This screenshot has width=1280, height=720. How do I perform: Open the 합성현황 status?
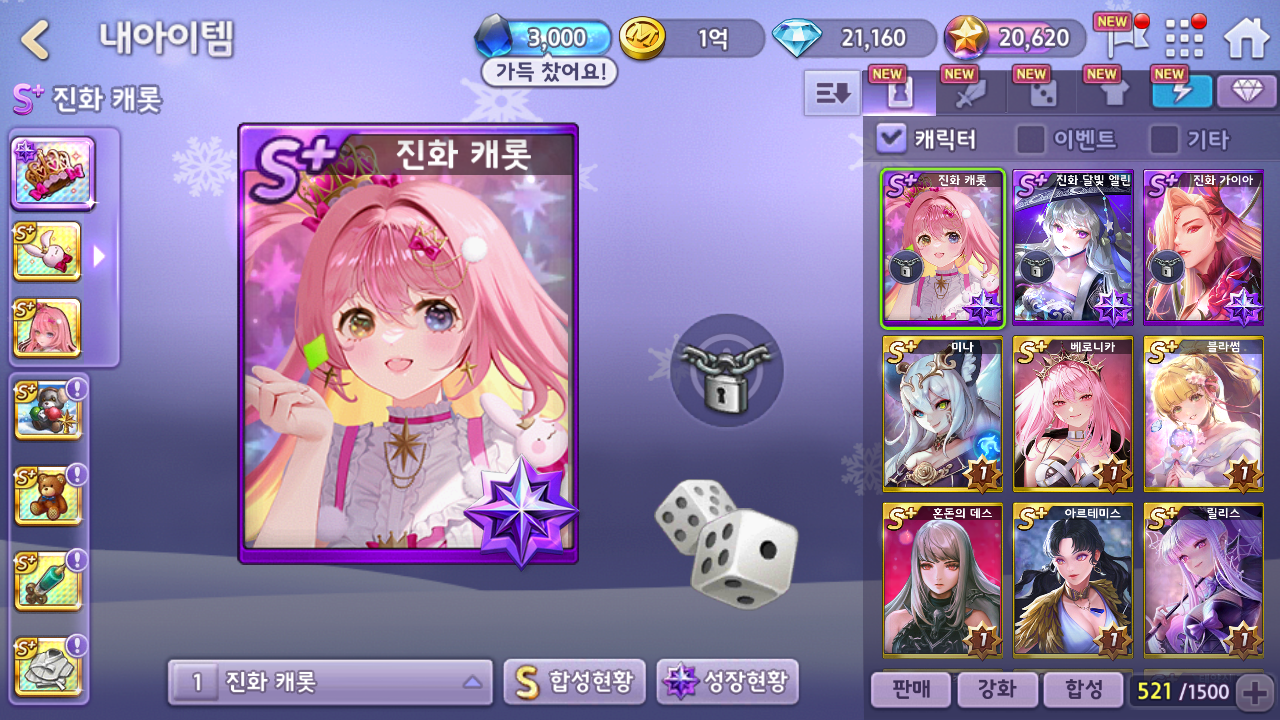(x=574, y=682)
